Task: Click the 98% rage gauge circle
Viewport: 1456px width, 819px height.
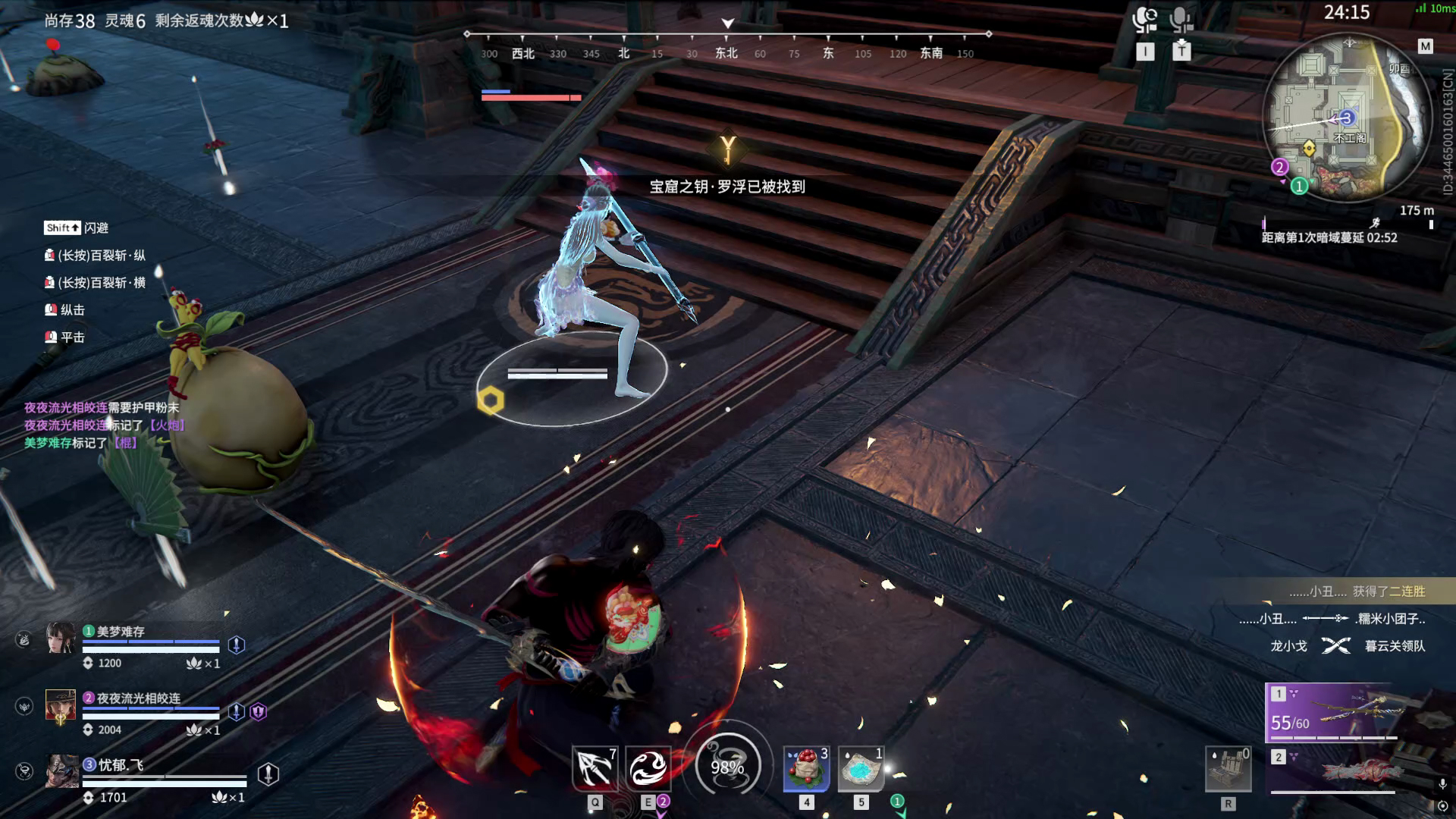Action: pyautogui.click(x=727, y=767)
